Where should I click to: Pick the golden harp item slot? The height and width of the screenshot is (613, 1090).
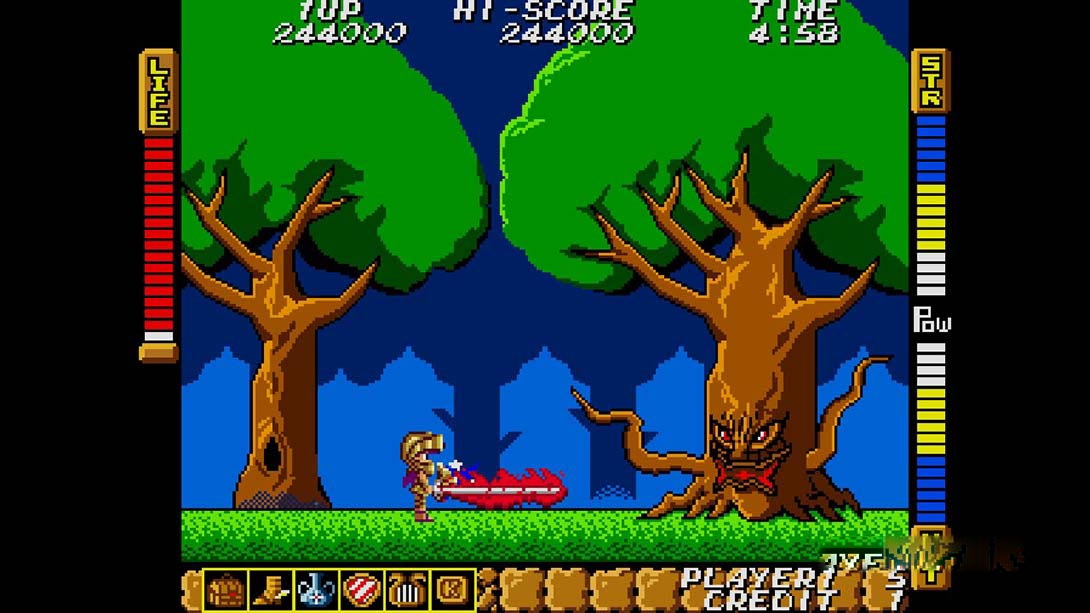pos(406,590)
